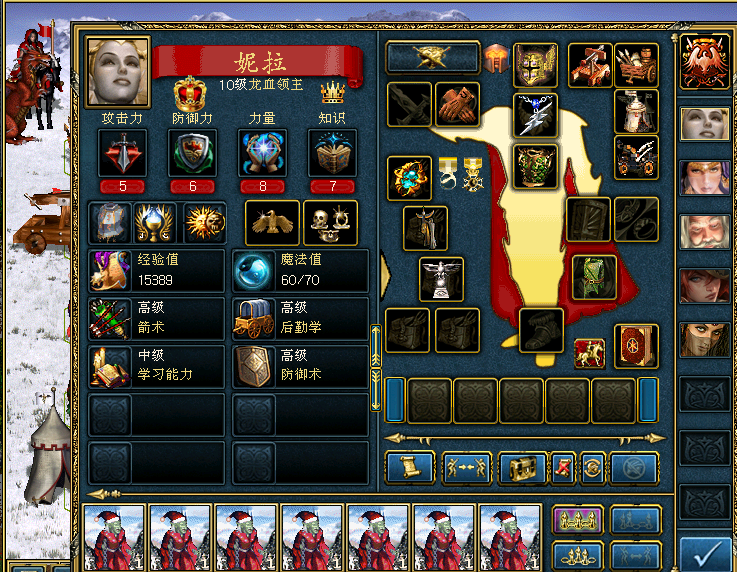Click the 攻击力 sword icon
737x572 pixels.
122,154
